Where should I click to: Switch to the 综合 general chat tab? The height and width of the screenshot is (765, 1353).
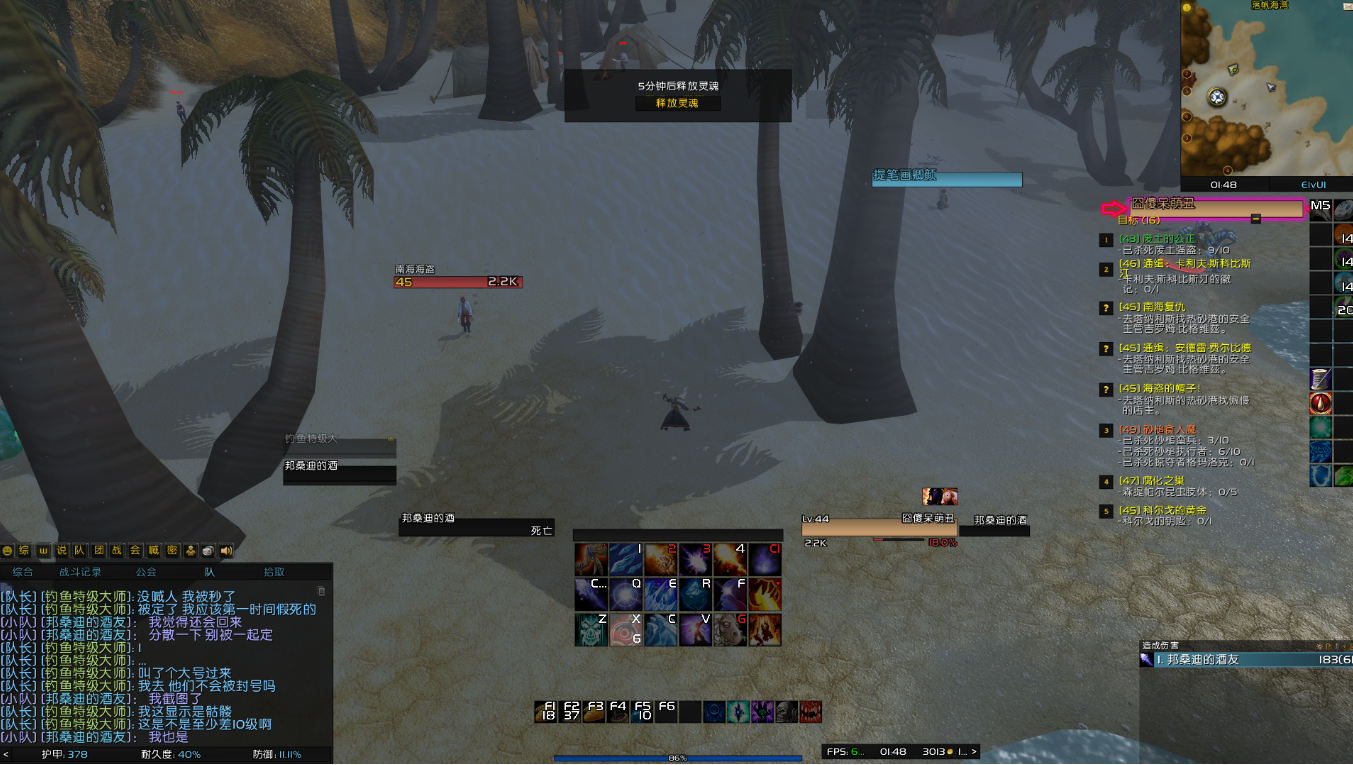pyautogui.click(x=22, y=572)
